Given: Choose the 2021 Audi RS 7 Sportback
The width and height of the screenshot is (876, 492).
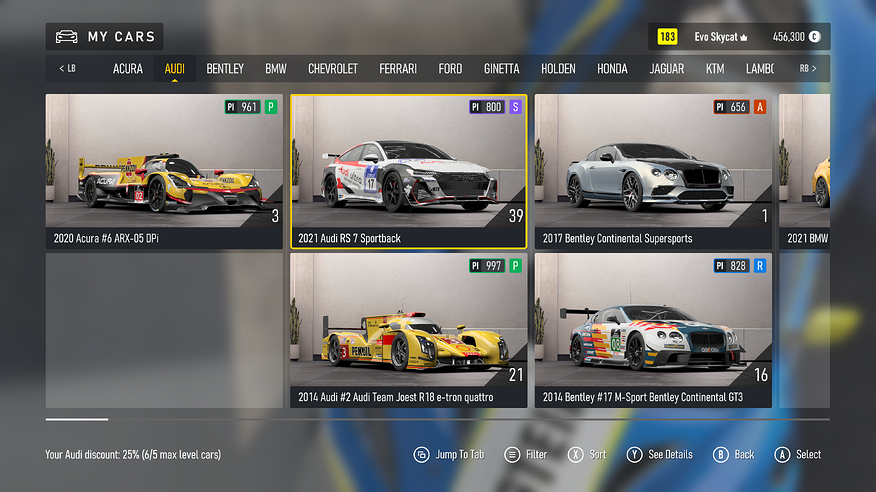Looking at the screenshot, I should (x=408, y=171).
